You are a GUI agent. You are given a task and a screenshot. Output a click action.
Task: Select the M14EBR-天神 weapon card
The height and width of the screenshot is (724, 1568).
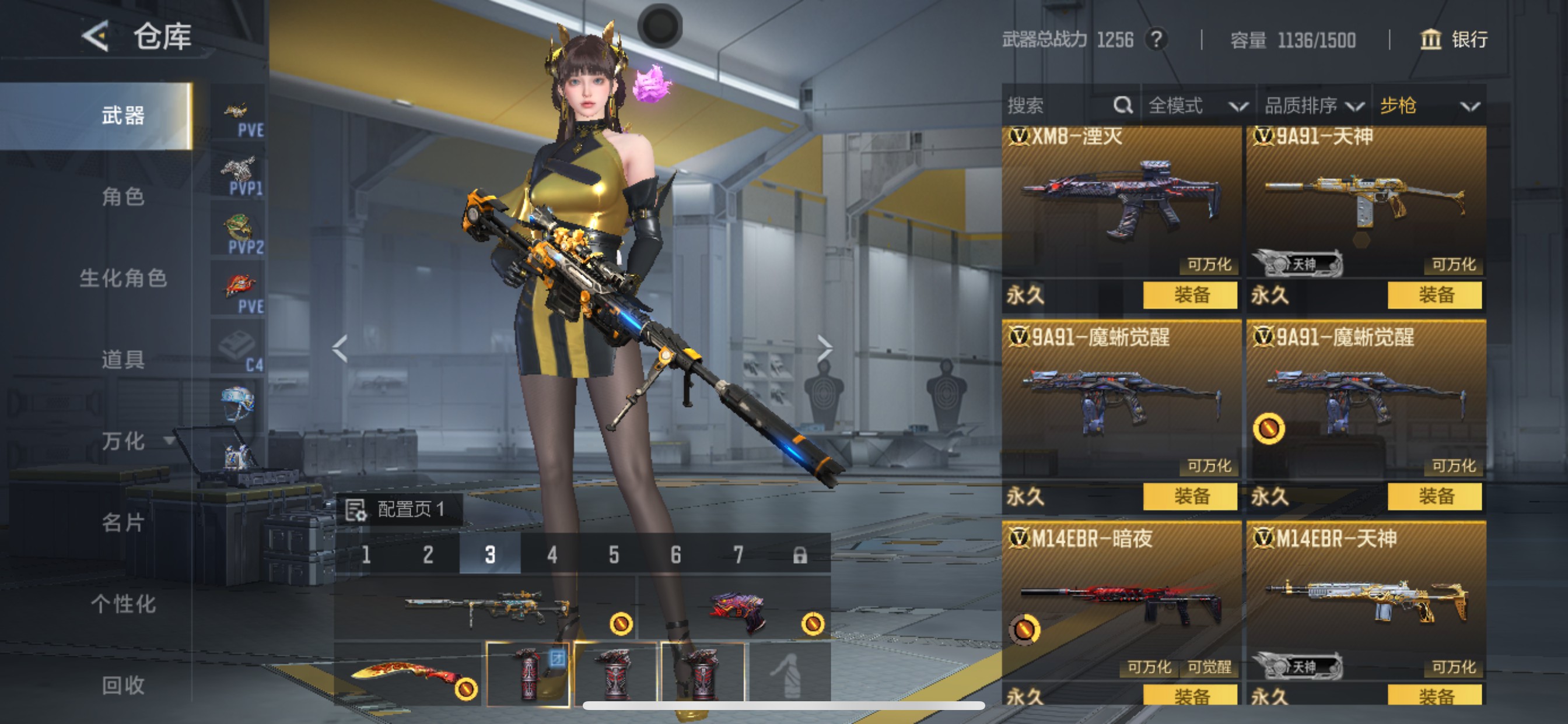coord(1366,602)
